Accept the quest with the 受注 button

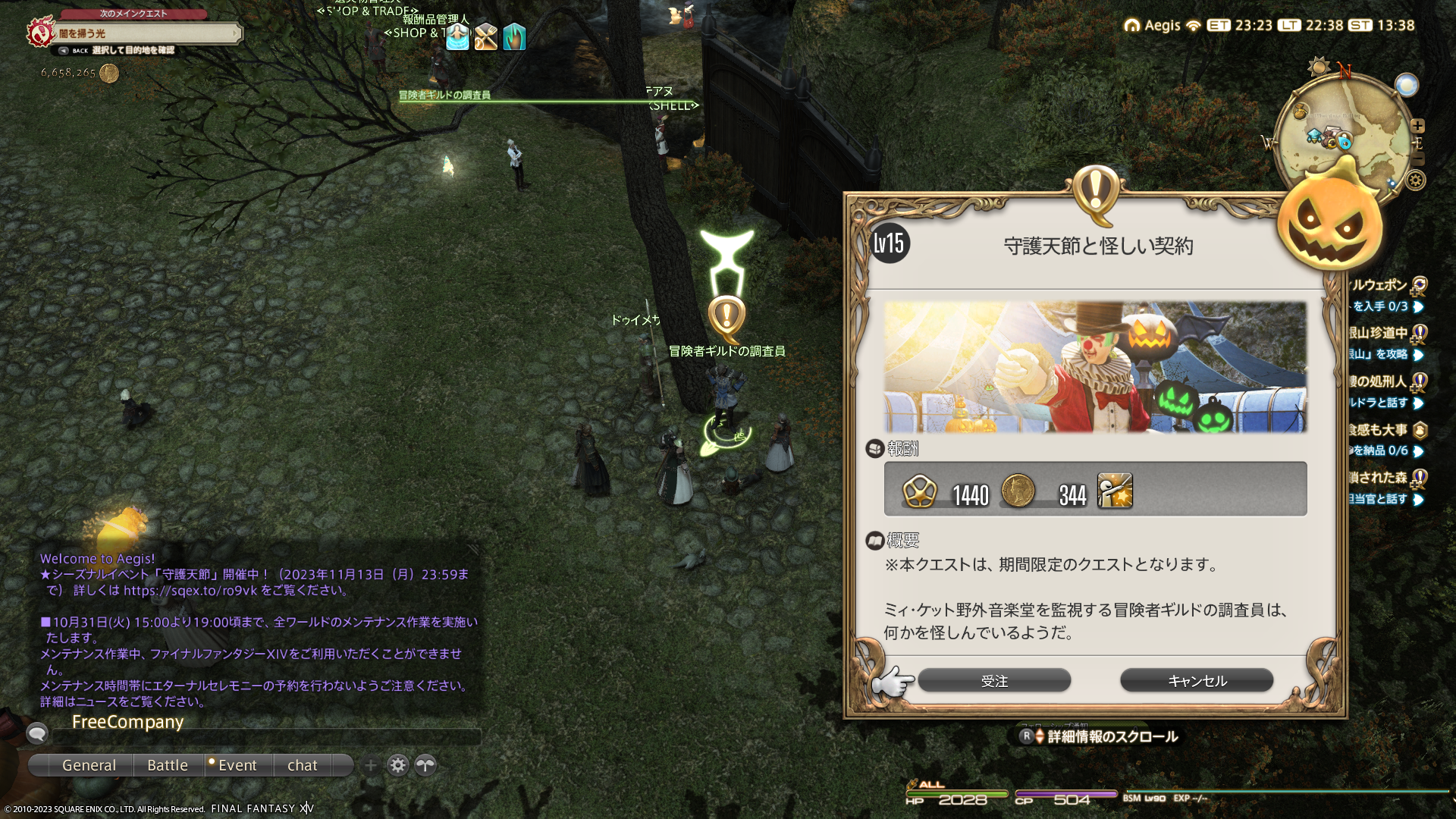(994, 681)
